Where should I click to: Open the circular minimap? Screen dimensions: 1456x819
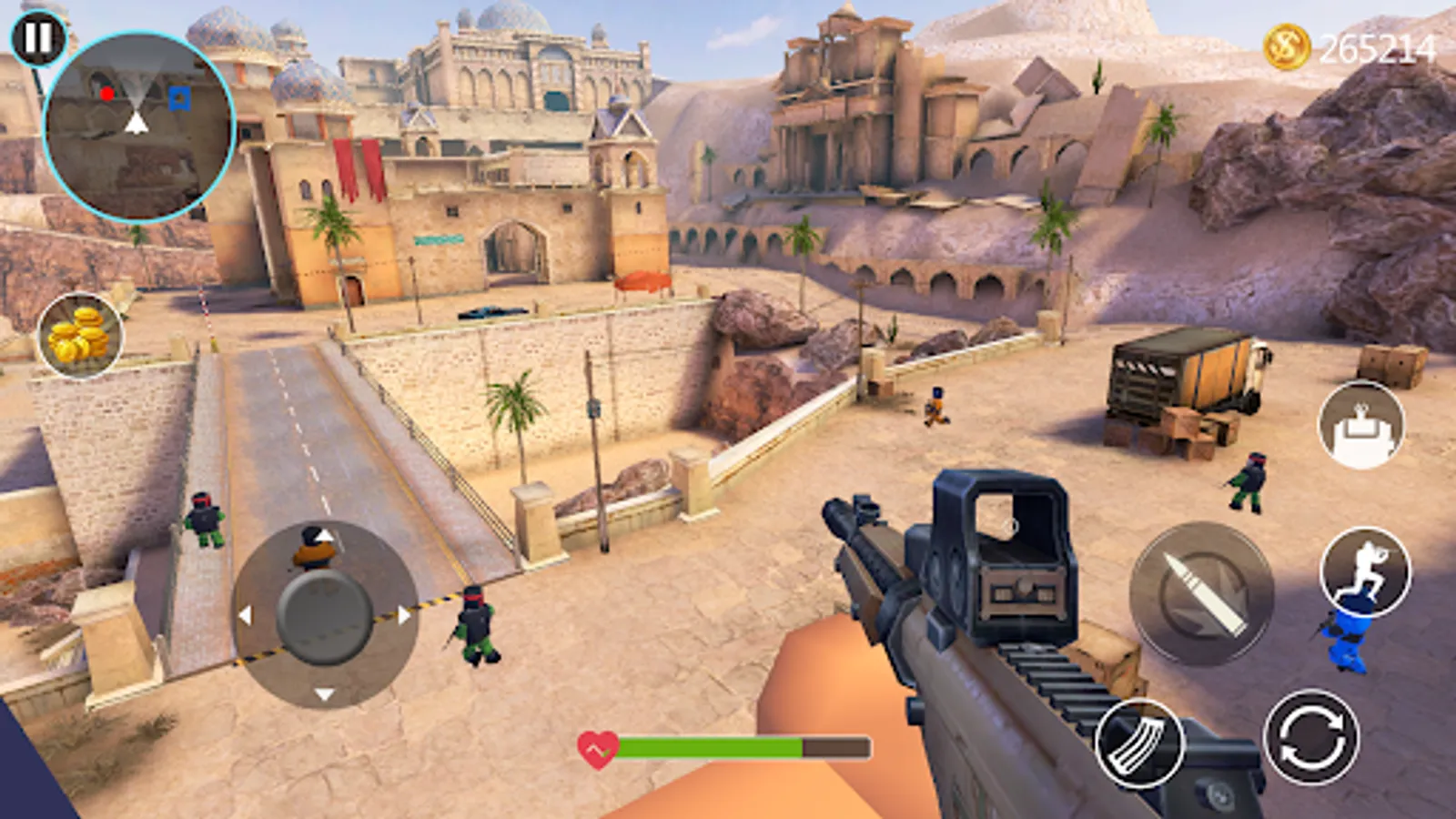(138, 127)
